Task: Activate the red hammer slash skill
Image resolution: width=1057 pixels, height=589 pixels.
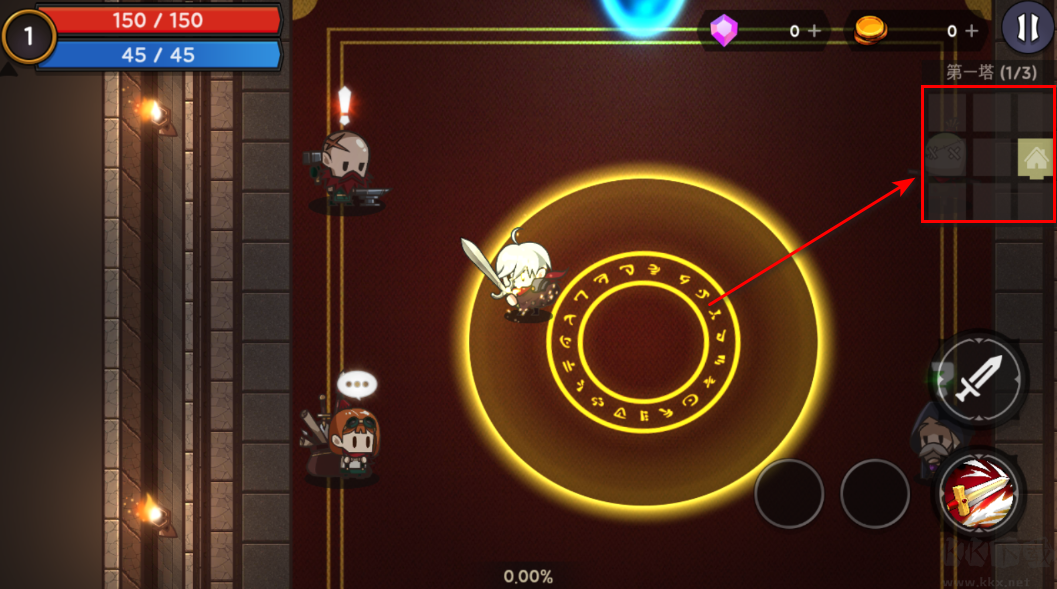Action: tap(978, 494)
